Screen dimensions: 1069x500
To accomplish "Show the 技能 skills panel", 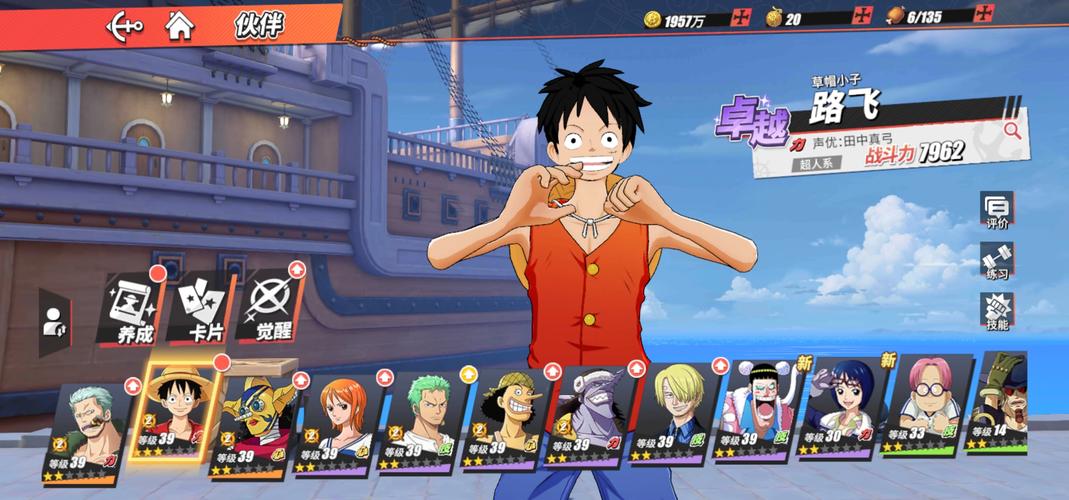I will click(x=996, y=312).
